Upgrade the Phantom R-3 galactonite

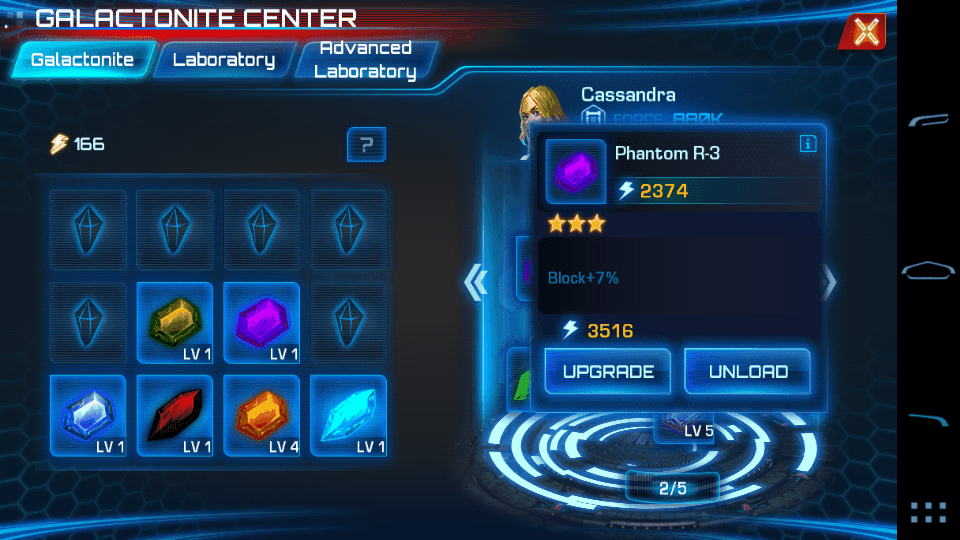coord(608,372)
